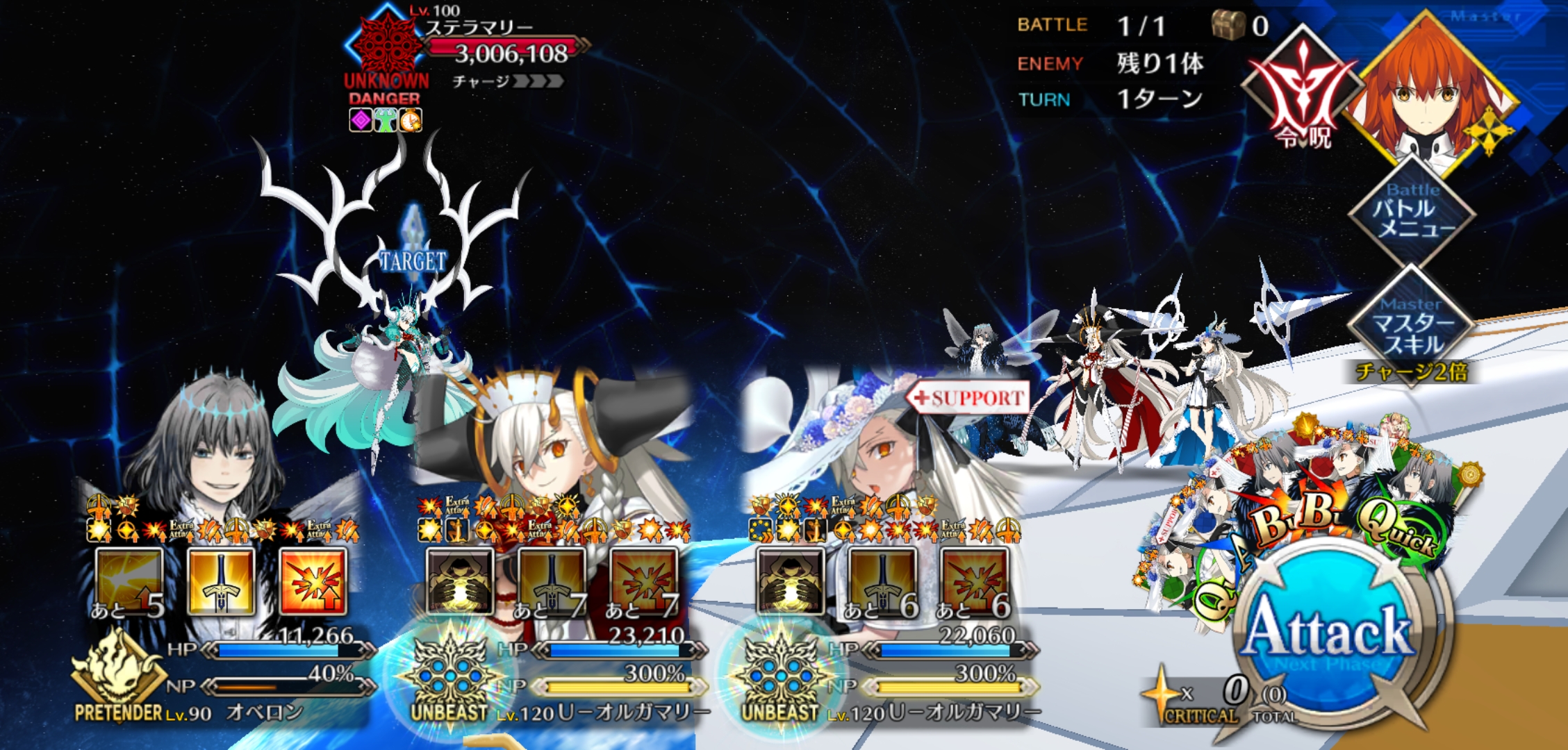Inspect the enemy's purple diamond status icon
The height and width of the screenshot is (750, 1568).
[x=361, y=120]
